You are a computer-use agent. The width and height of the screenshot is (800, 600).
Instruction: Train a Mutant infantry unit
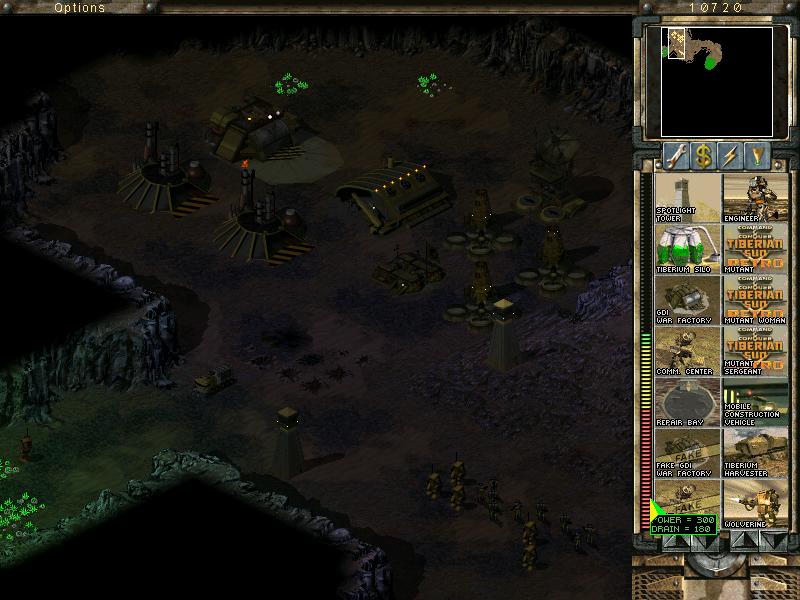pyautogui.click(x=755, y=249)
